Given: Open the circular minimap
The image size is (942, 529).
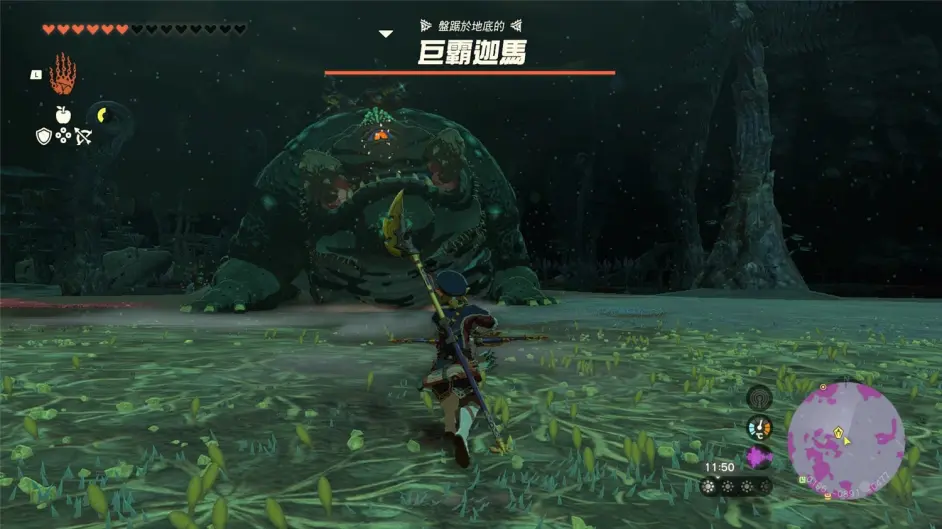Looking at the screenshot, I should tap(845, 440).
